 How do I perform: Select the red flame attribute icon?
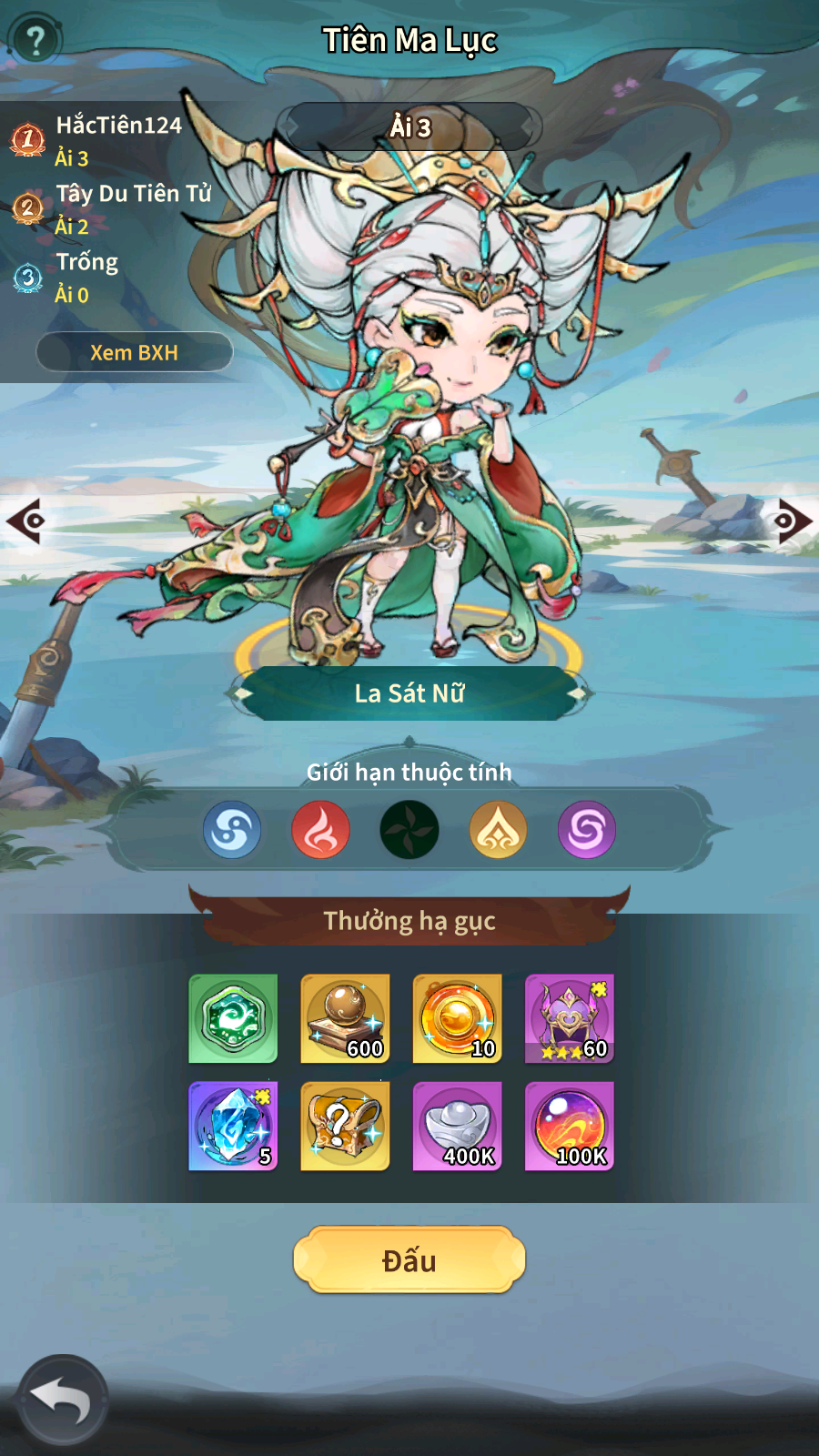point(320,830)
